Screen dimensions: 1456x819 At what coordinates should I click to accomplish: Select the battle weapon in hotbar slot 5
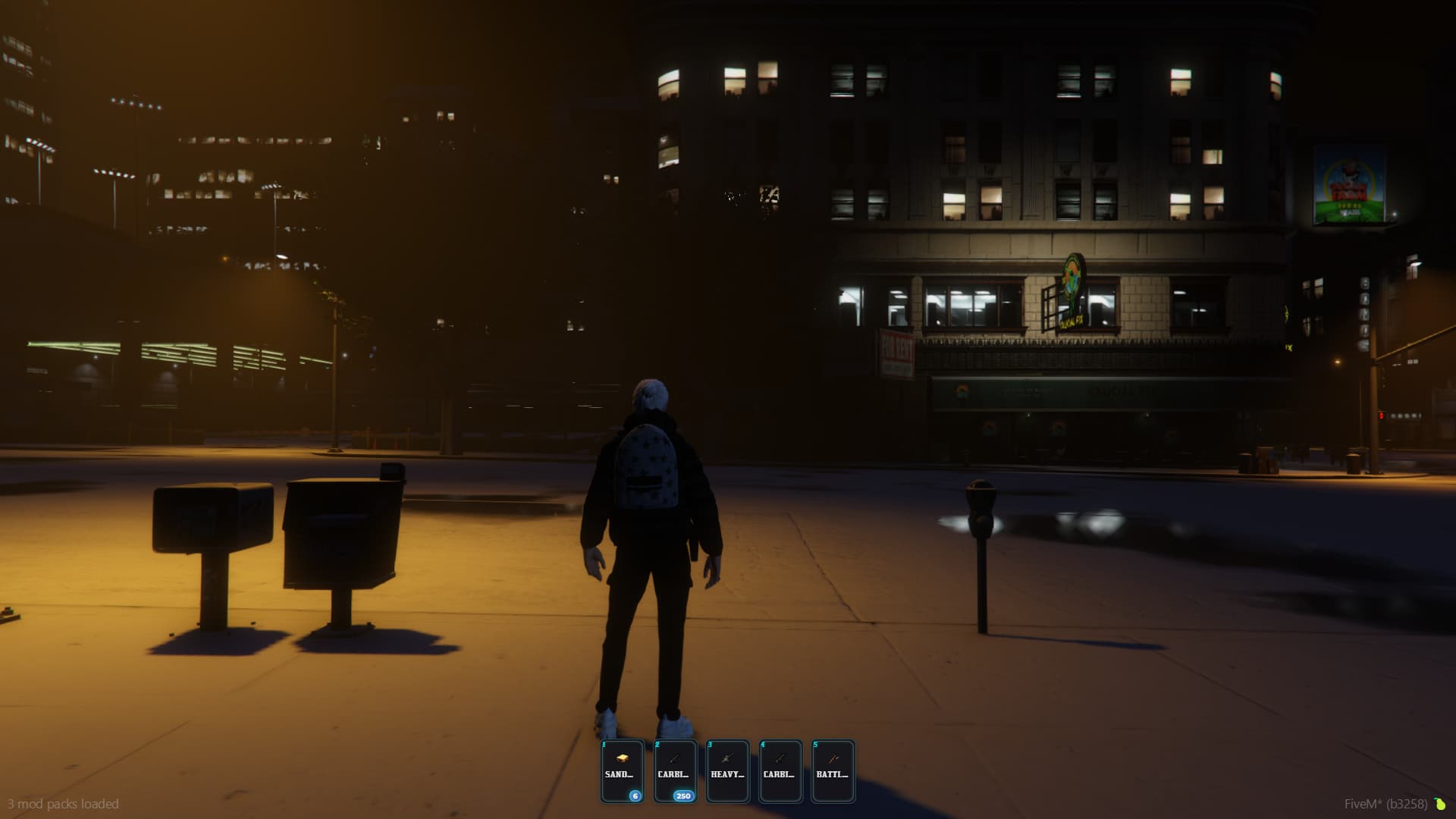coord(833,770)
